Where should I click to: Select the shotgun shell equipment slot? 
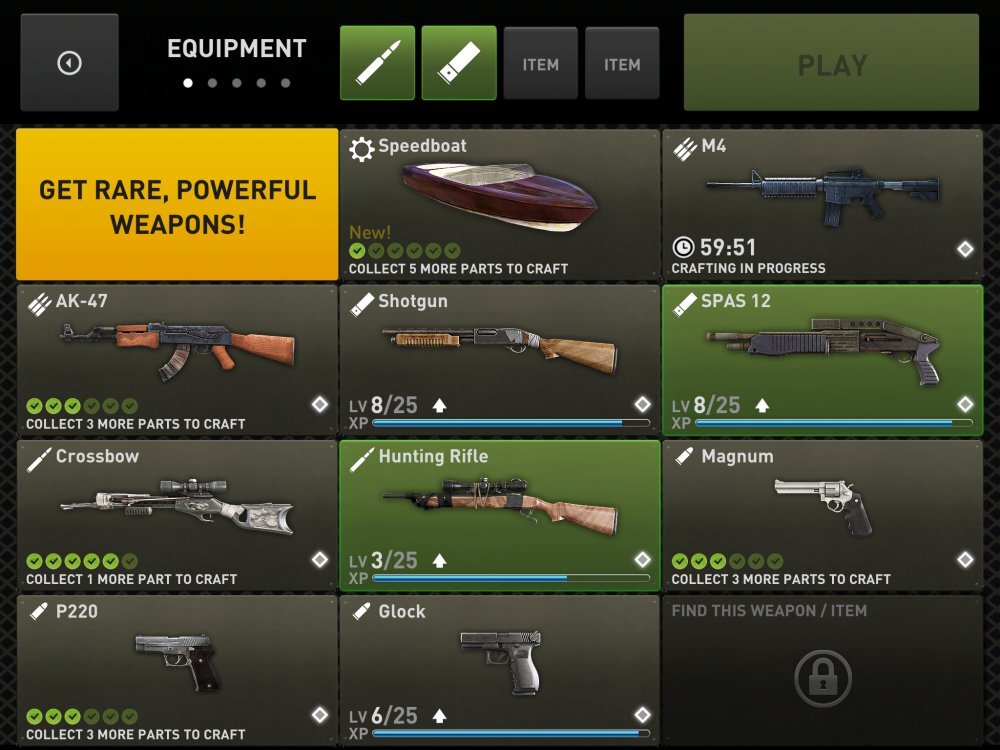coord(459,63)
